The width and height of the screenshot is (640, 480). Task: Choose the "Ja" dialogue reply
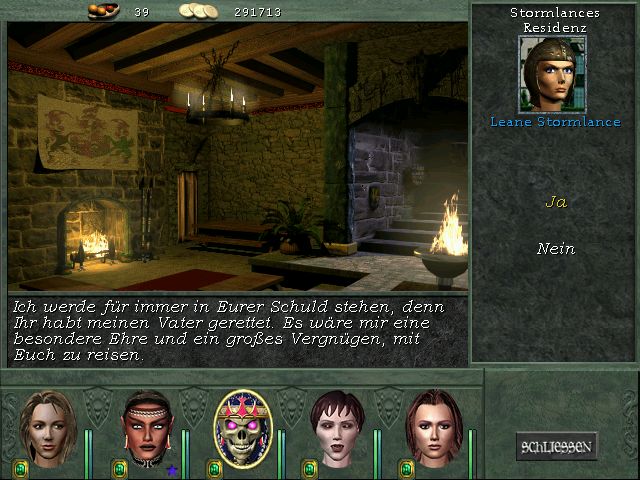click(555, 202)
